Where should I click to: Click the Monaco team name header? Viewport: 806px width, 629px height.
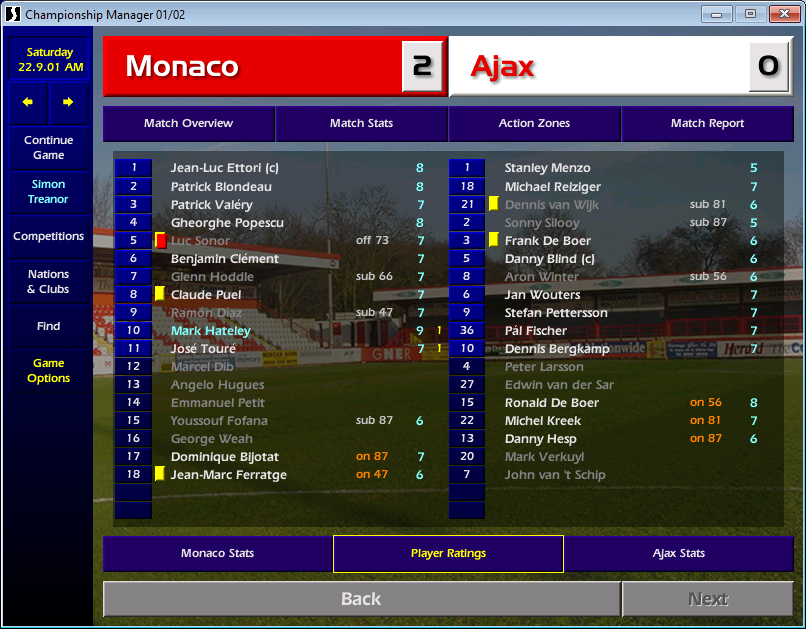click(182, 67)
